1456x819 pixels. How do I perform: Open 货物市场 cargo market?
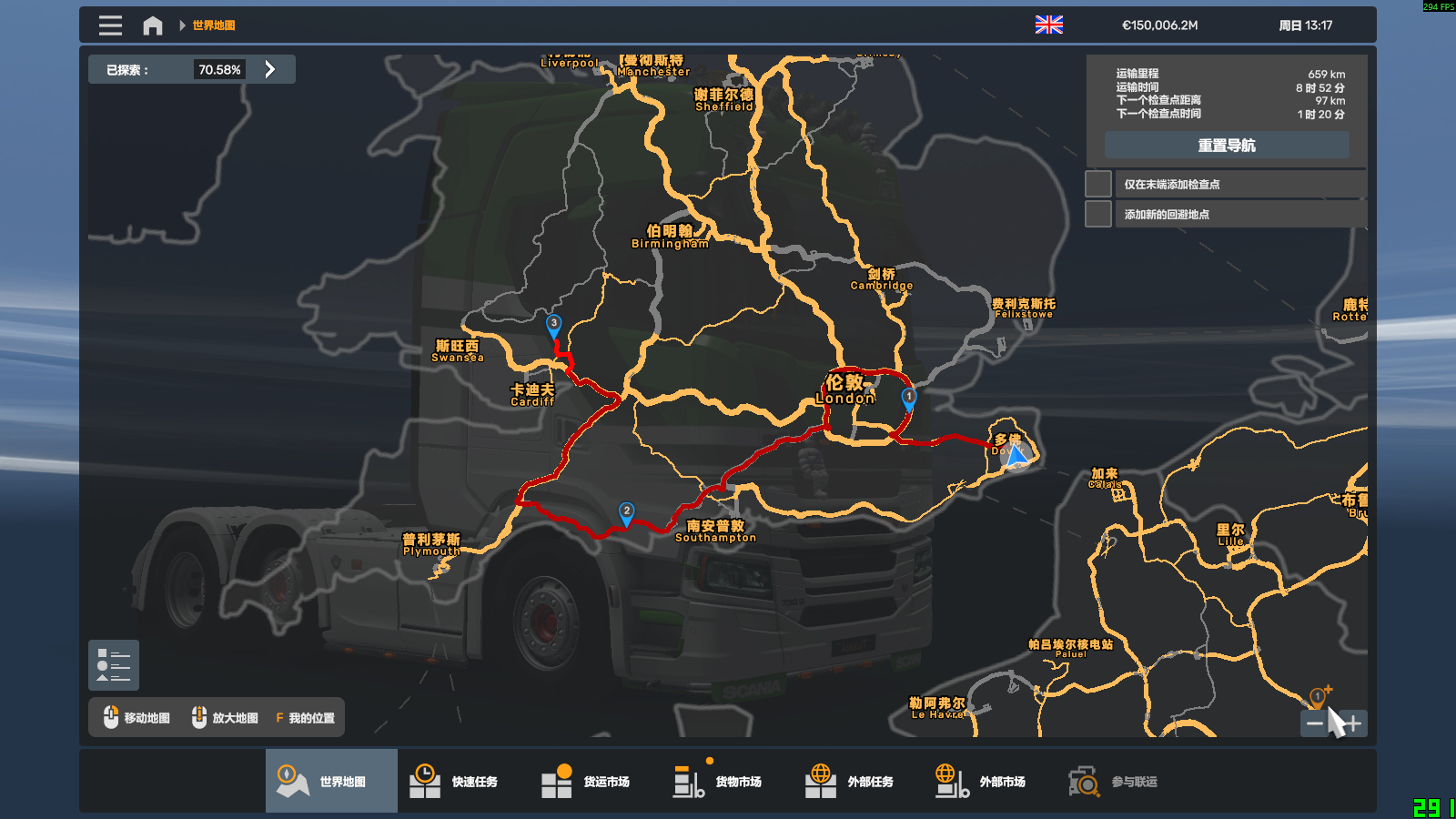(x=727, y=781)
